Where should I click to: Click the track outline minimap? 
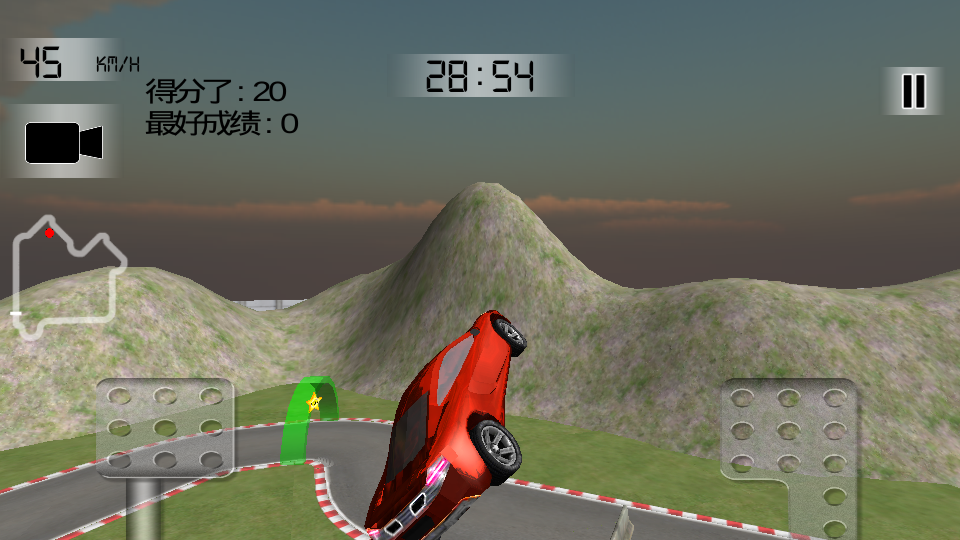(68, 277)
